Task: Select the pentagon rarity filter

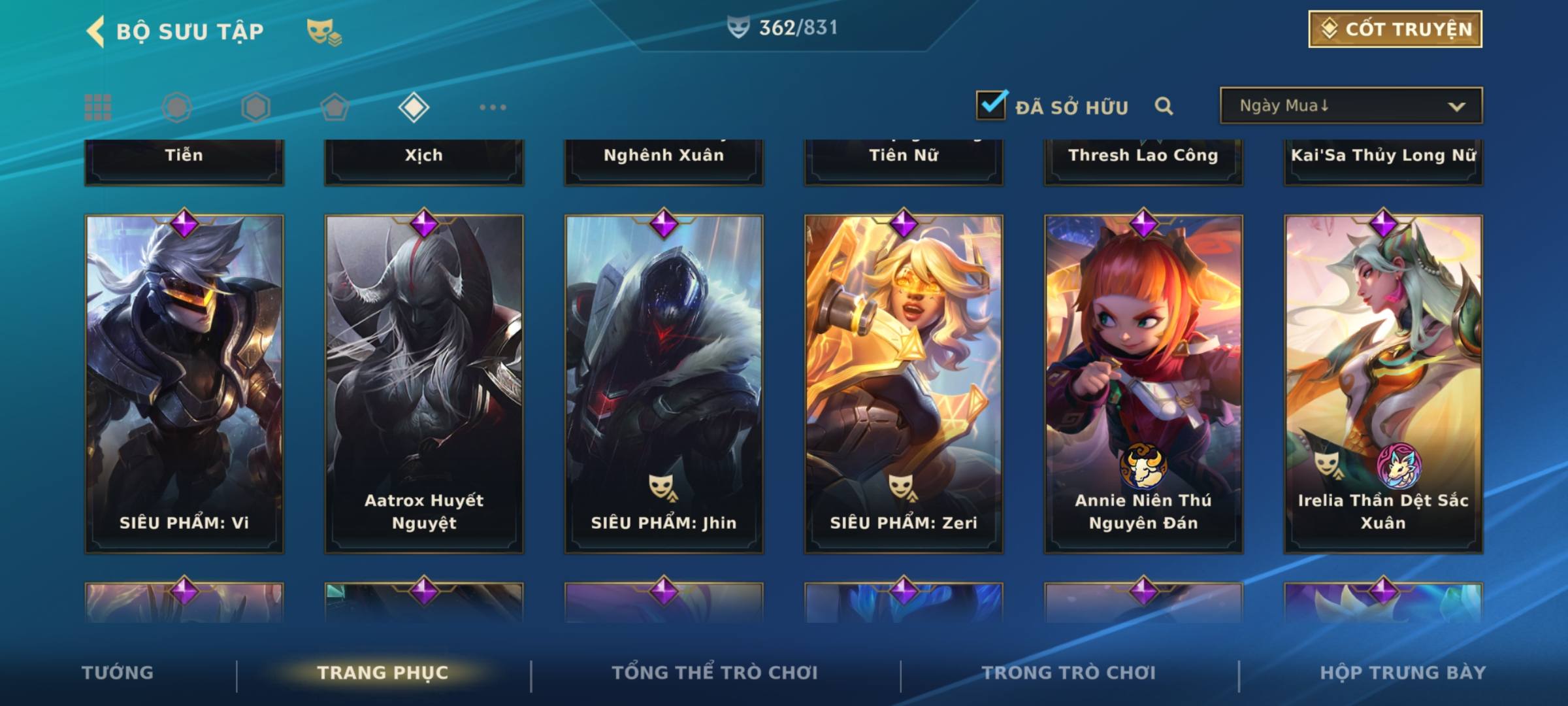Action: click(335, 107)
